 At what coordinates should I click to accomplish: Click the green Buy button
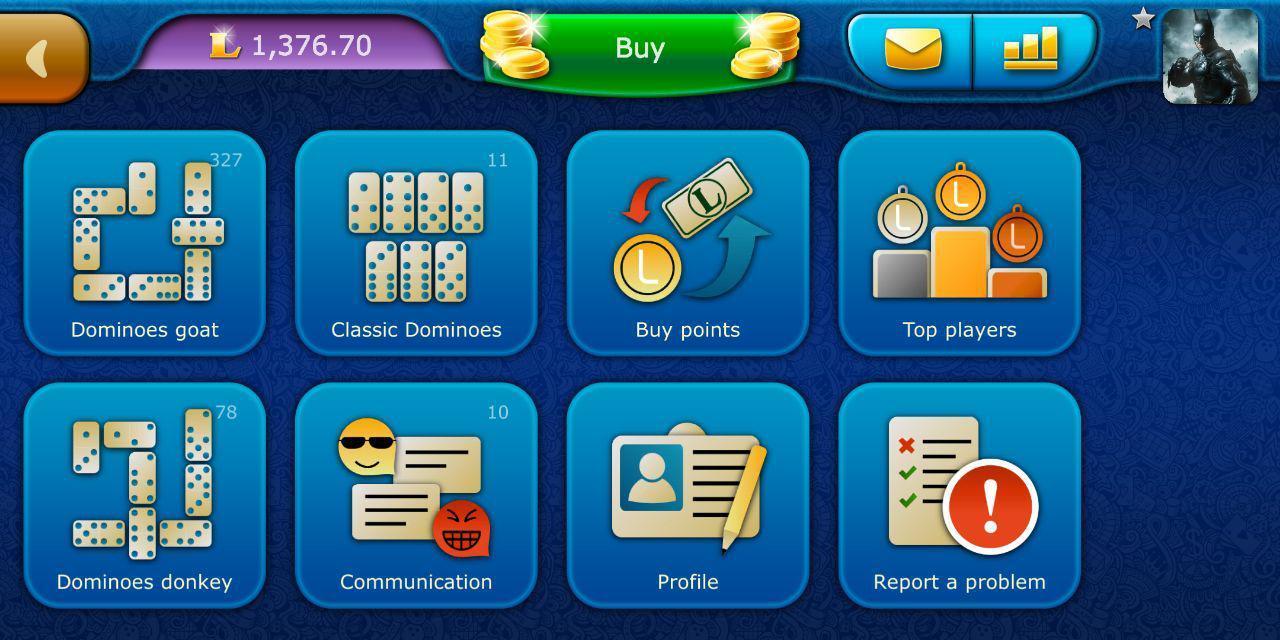(x=640, y=48)
